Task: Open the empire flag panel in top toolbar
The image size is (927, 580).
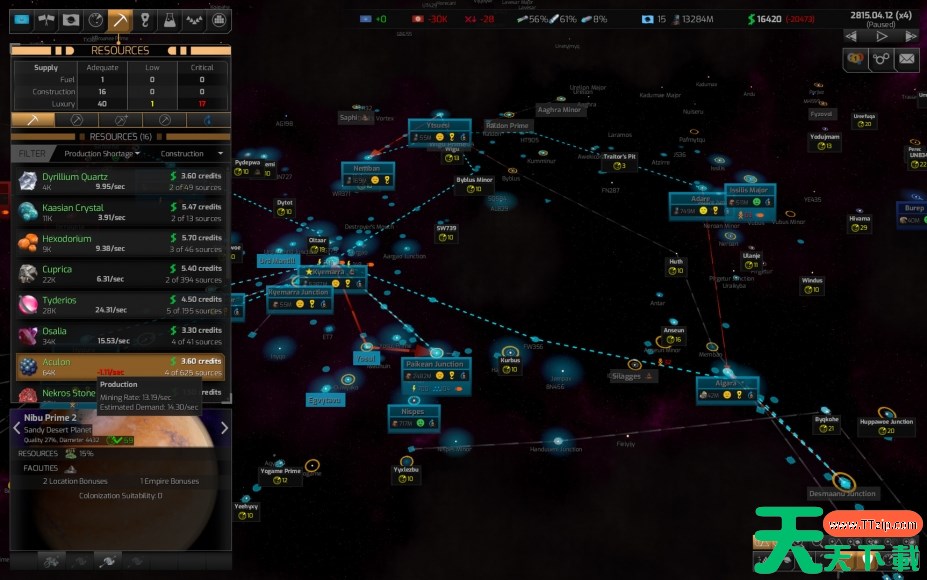Action: click(x=22, y=19)
